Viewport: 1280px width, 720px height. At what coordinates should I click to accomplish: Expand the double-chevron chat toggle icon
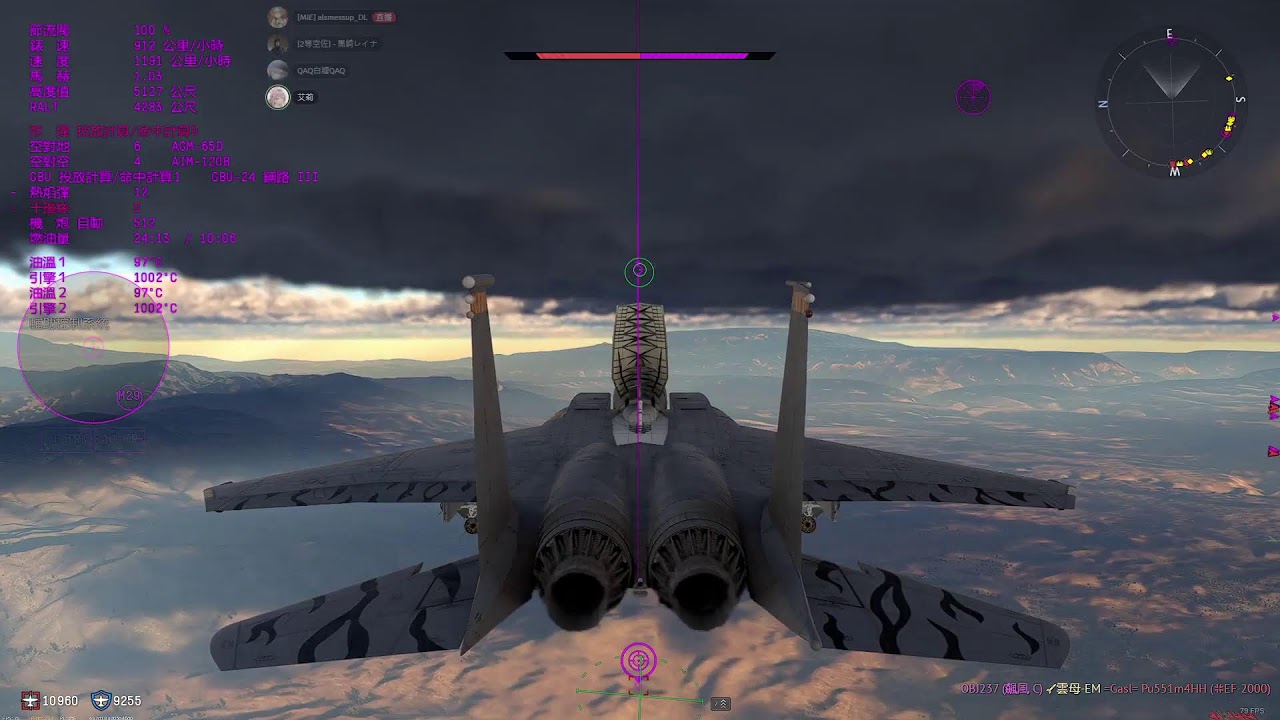click(x=720, y=704)
